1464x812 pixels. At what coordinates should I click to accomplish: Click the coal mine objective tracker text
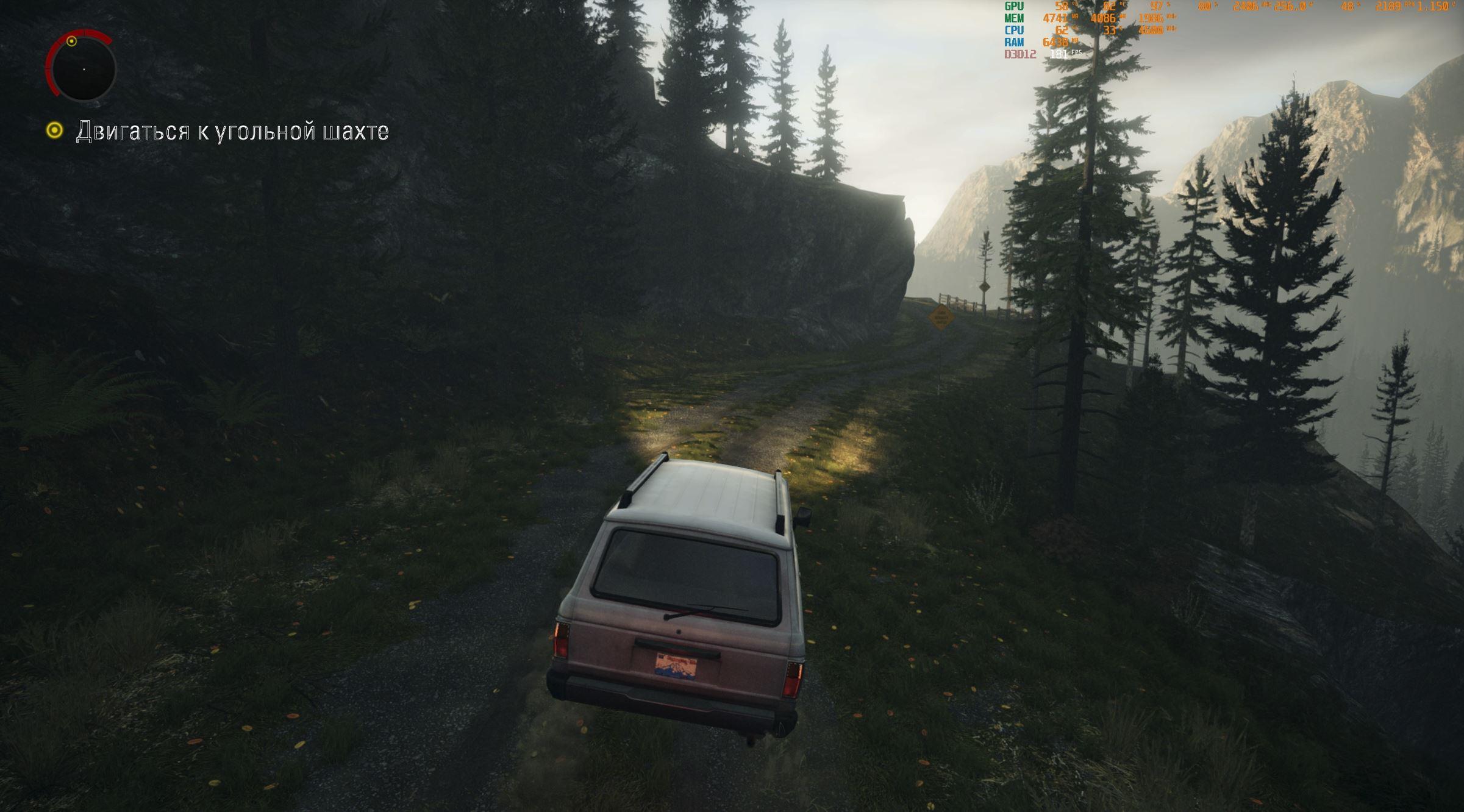click(x=232, y=132)
